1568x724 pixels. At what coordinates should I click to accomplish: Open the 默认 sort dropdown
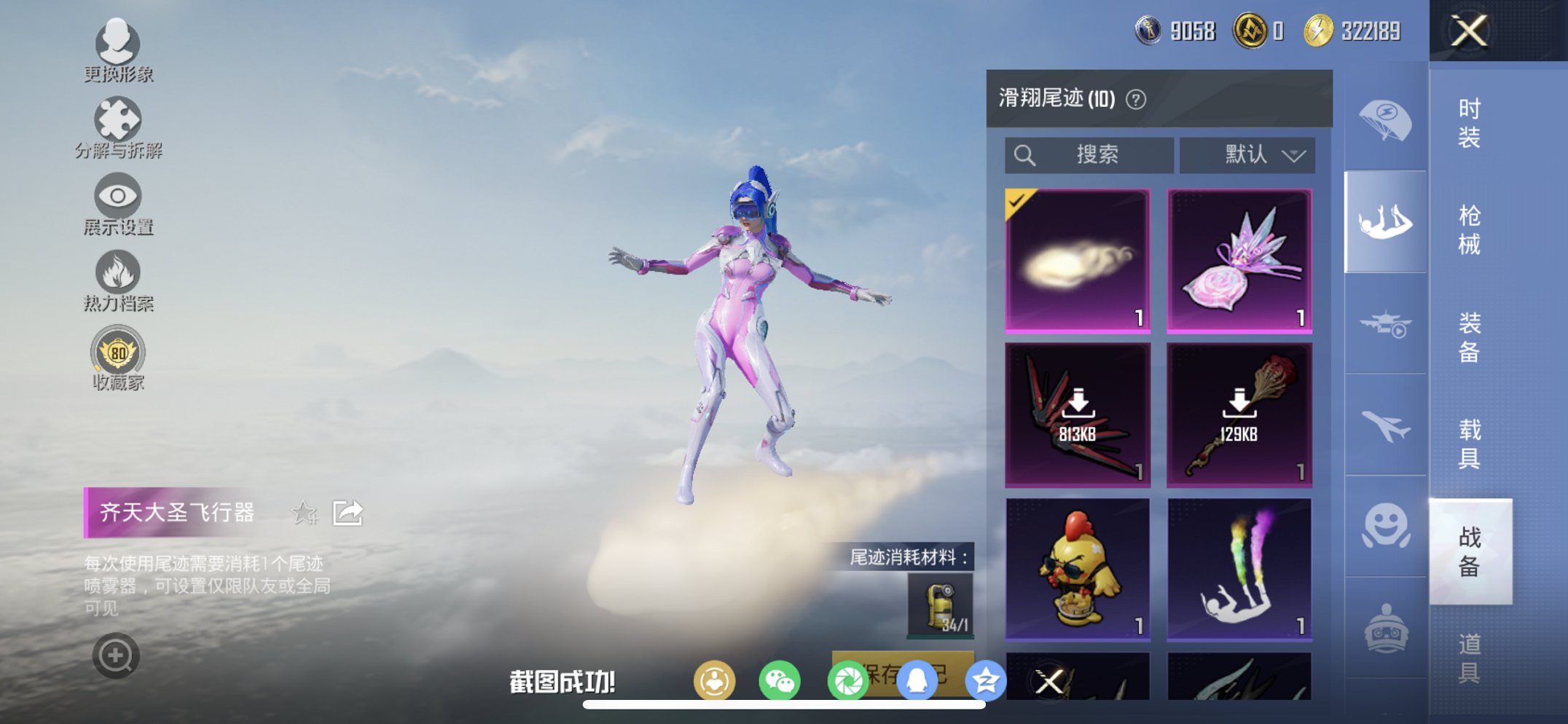point(1247,154)
